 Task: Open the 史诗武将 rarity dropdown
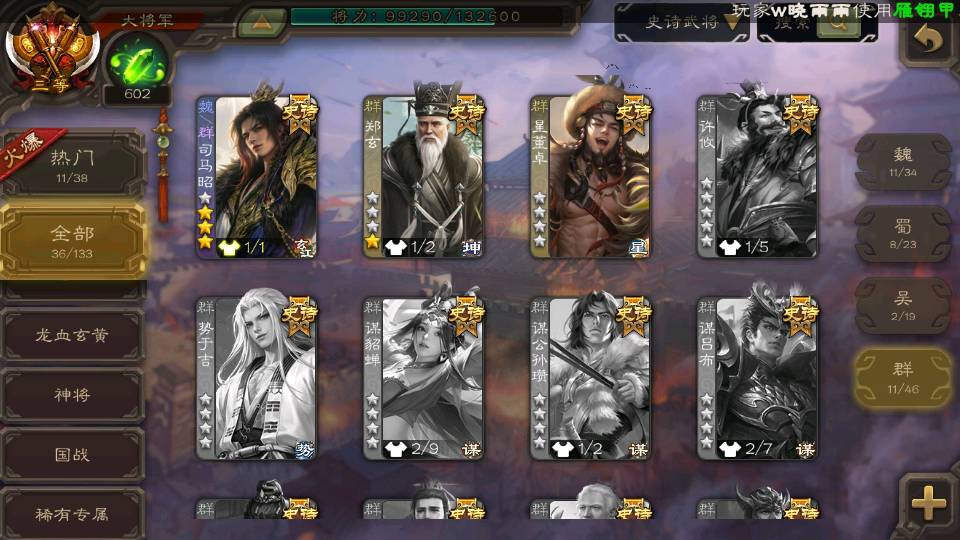point(681,23)
